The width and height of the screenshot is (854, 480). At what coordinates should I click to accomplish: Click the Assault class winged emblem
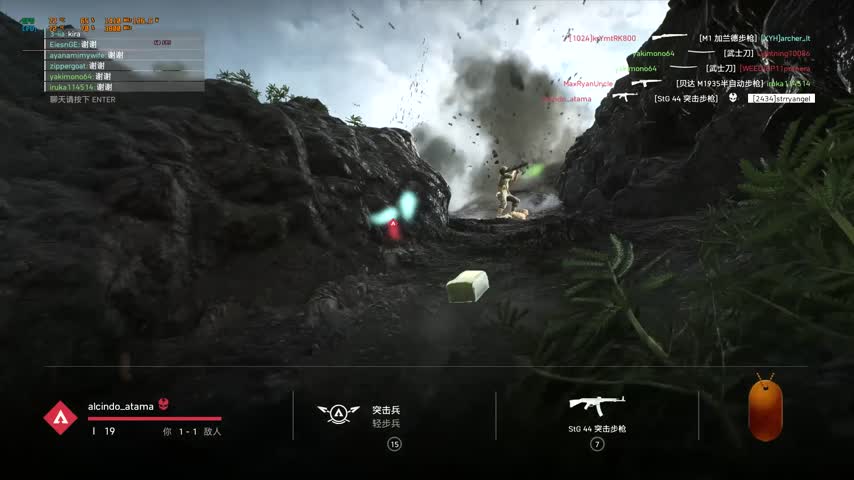338,412
